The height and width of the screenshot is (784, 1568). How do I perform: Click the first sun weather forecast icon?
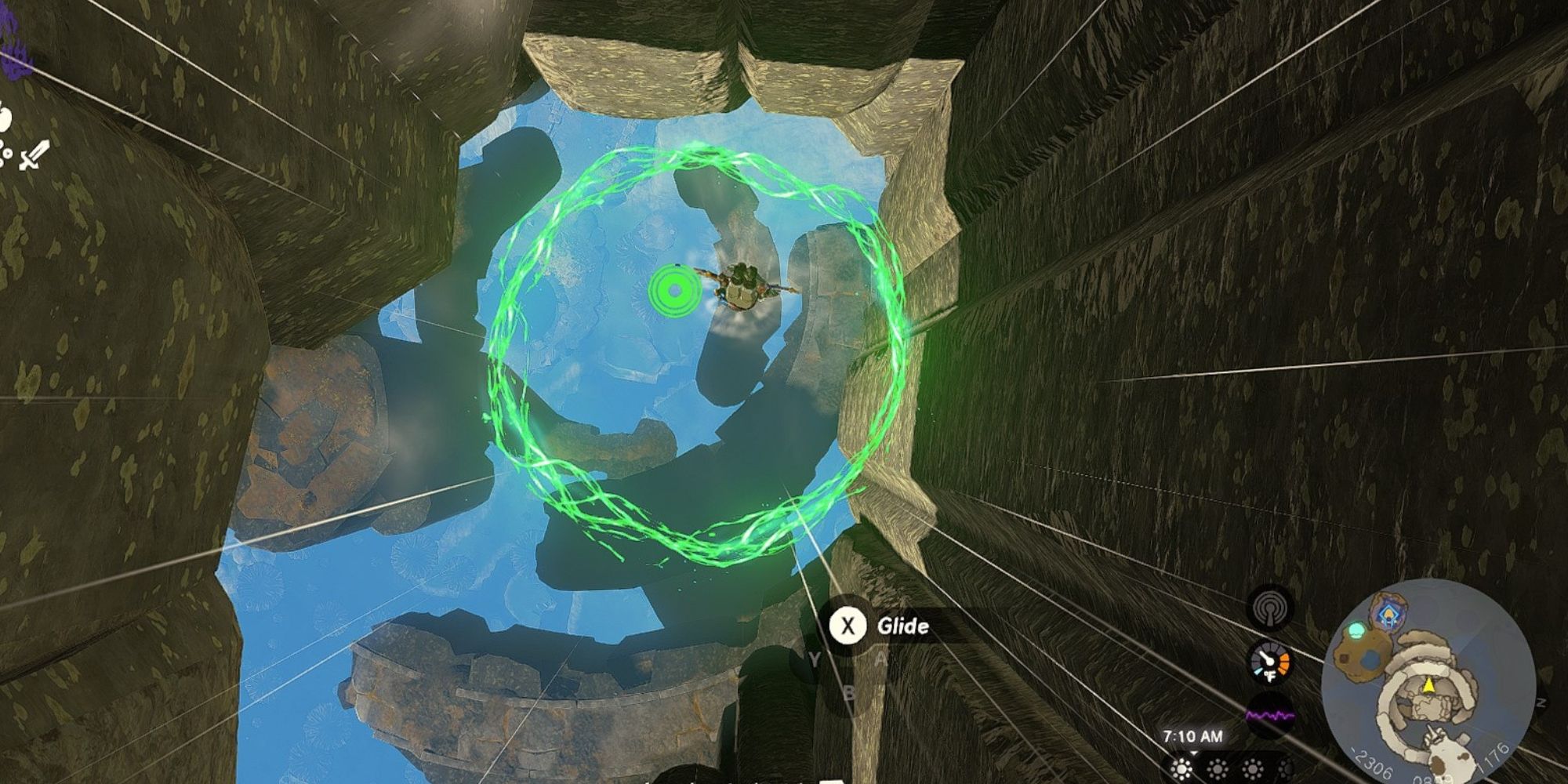(1181, 769)
